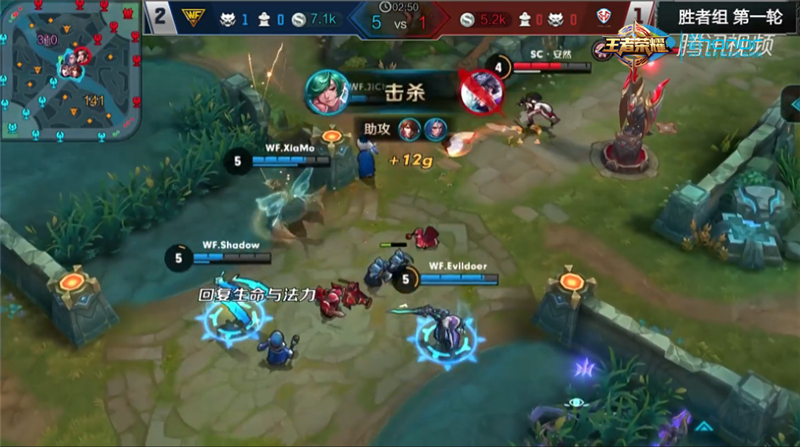
Task: Click the minimap in the corner
Action: tap(70, 70)
